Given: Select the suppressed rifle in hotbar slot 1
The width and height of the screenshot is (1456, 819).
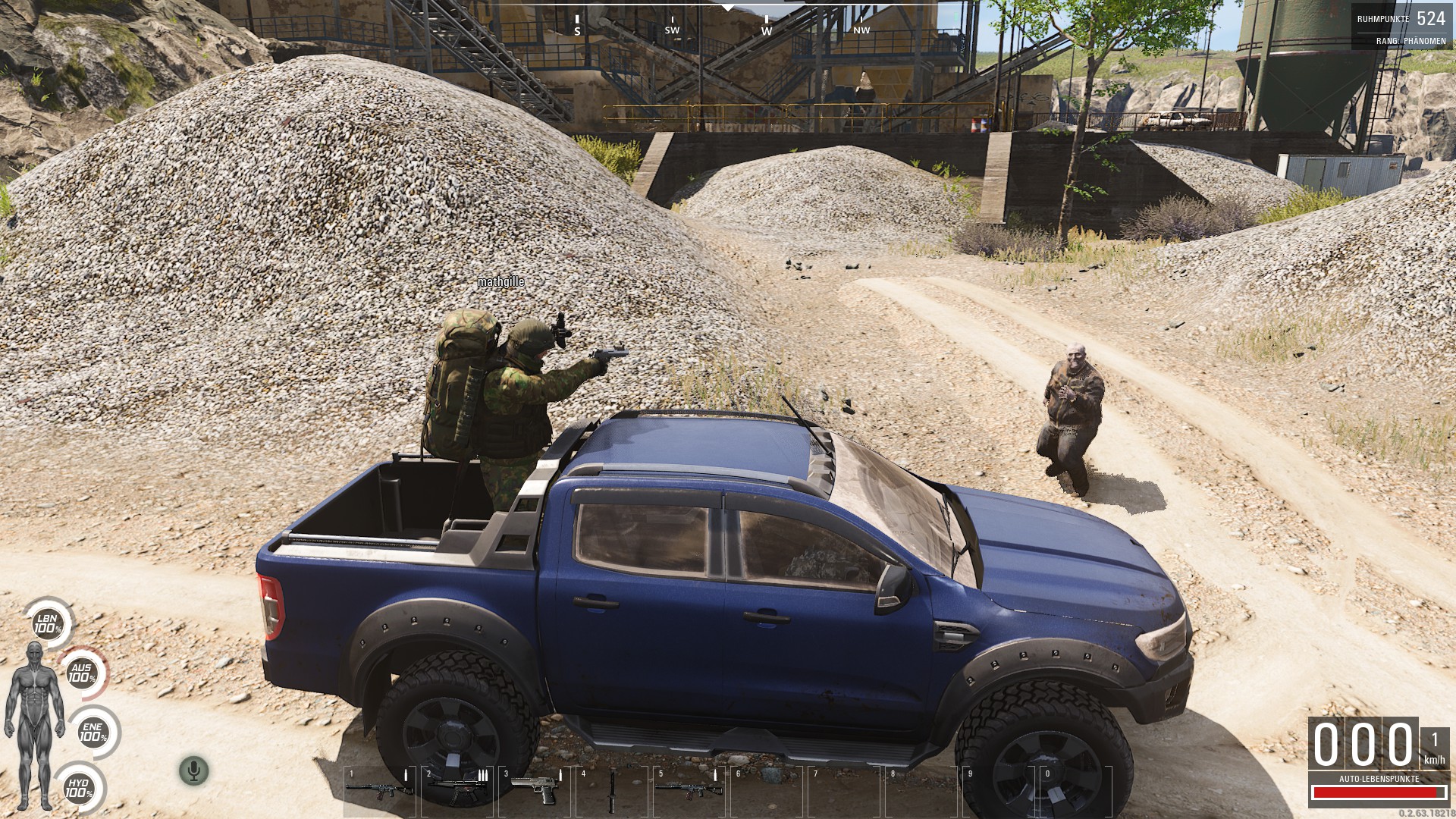Looking at the screenshot, I should 378,789.
